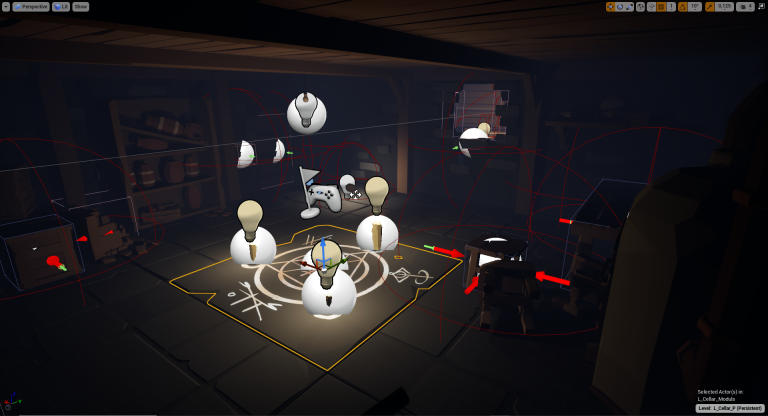Select the translate gizmo tool
The height and width of the screenshot is (416, 768).
coord(611,6)
